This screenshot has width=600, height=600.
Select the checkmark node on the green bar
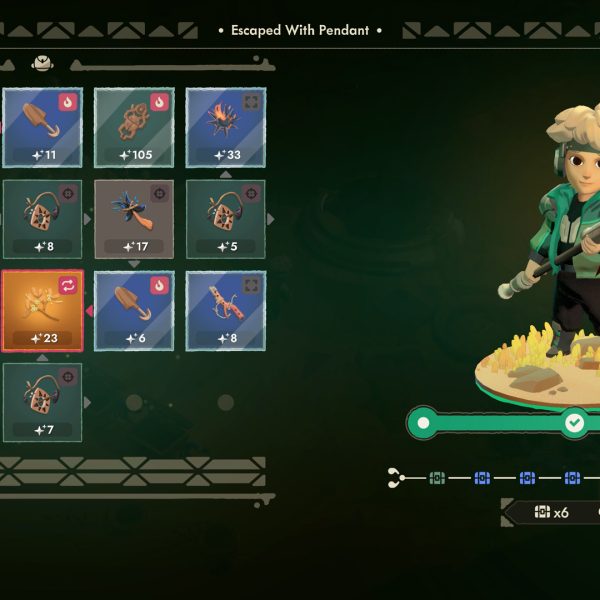574,423
